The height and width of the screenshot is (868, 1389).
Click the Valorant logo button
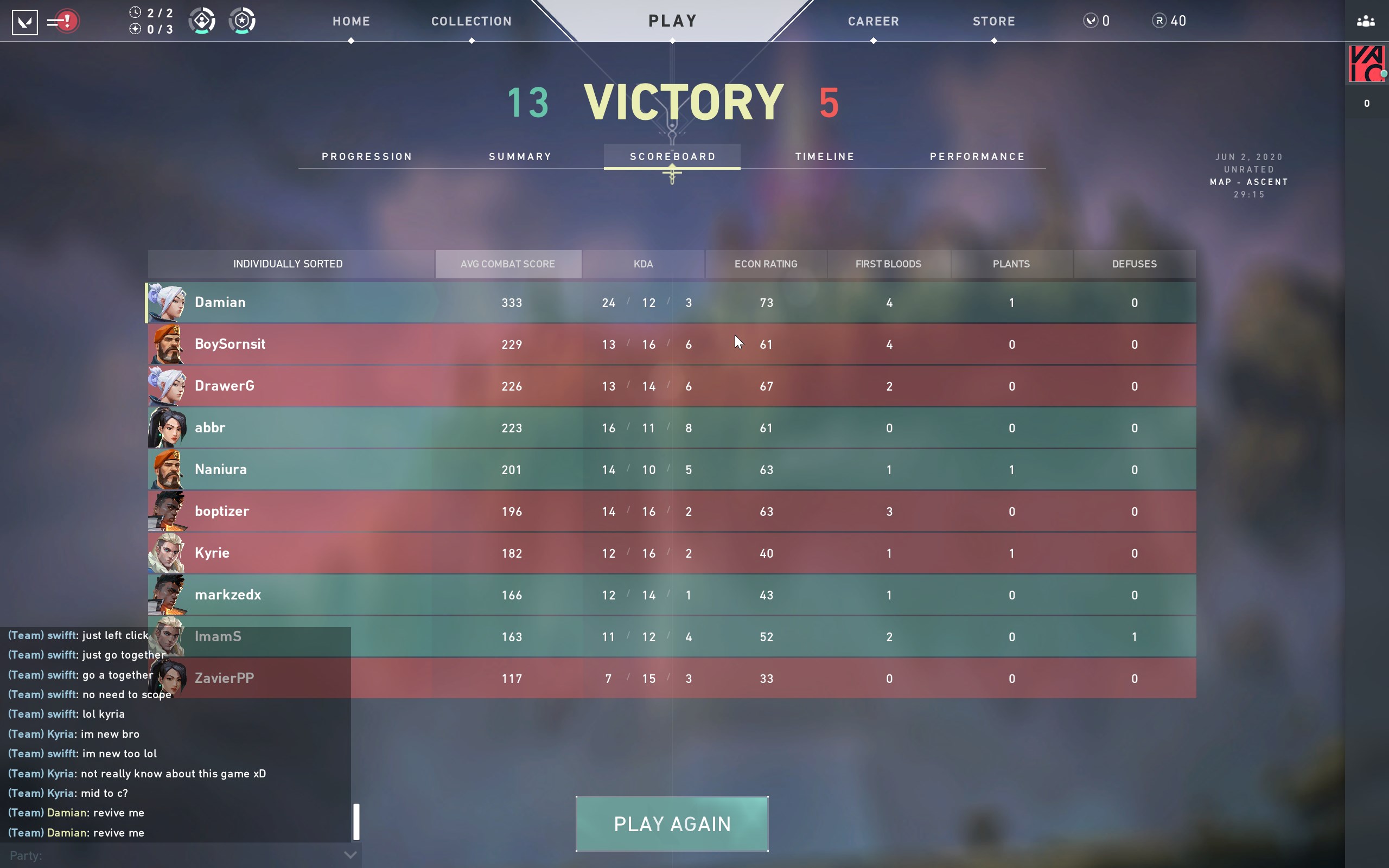(x=24, y=22)
